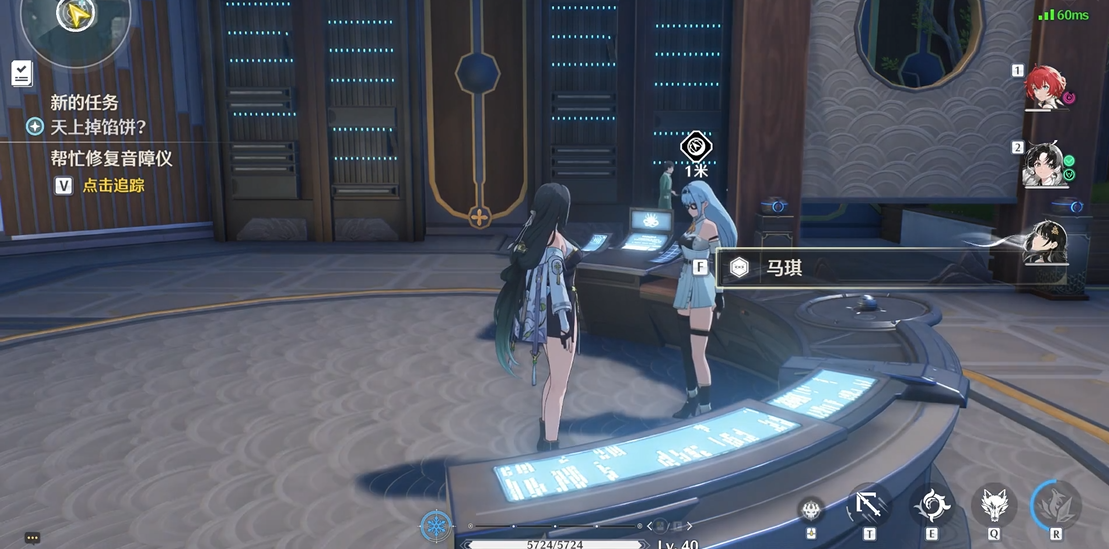Use the grappling hook utility skill
1109x549 pixels.
coord(868,504)
